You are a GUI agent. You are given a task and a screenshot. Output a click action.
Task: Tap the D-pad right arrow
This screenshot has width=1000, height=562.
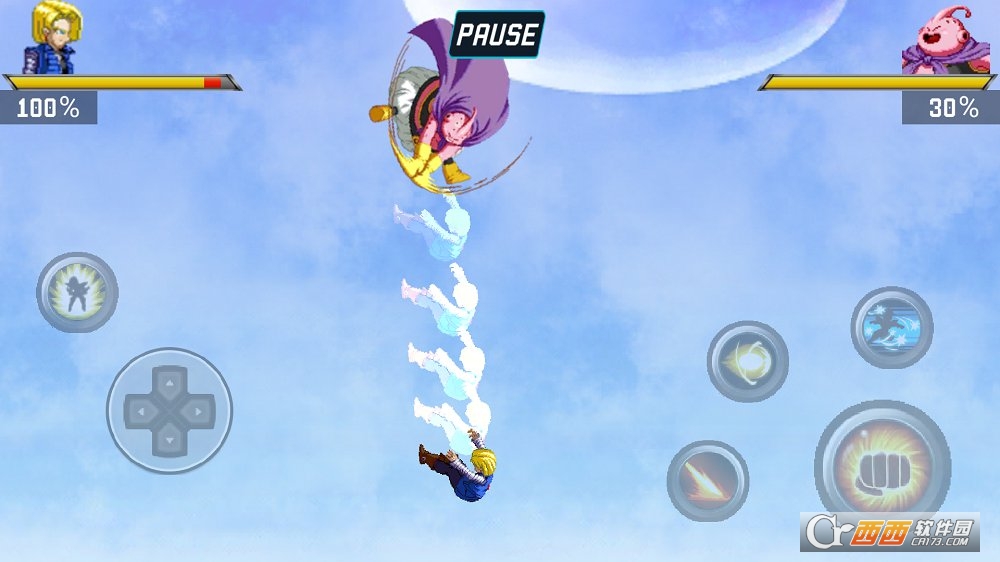[198, 410]
